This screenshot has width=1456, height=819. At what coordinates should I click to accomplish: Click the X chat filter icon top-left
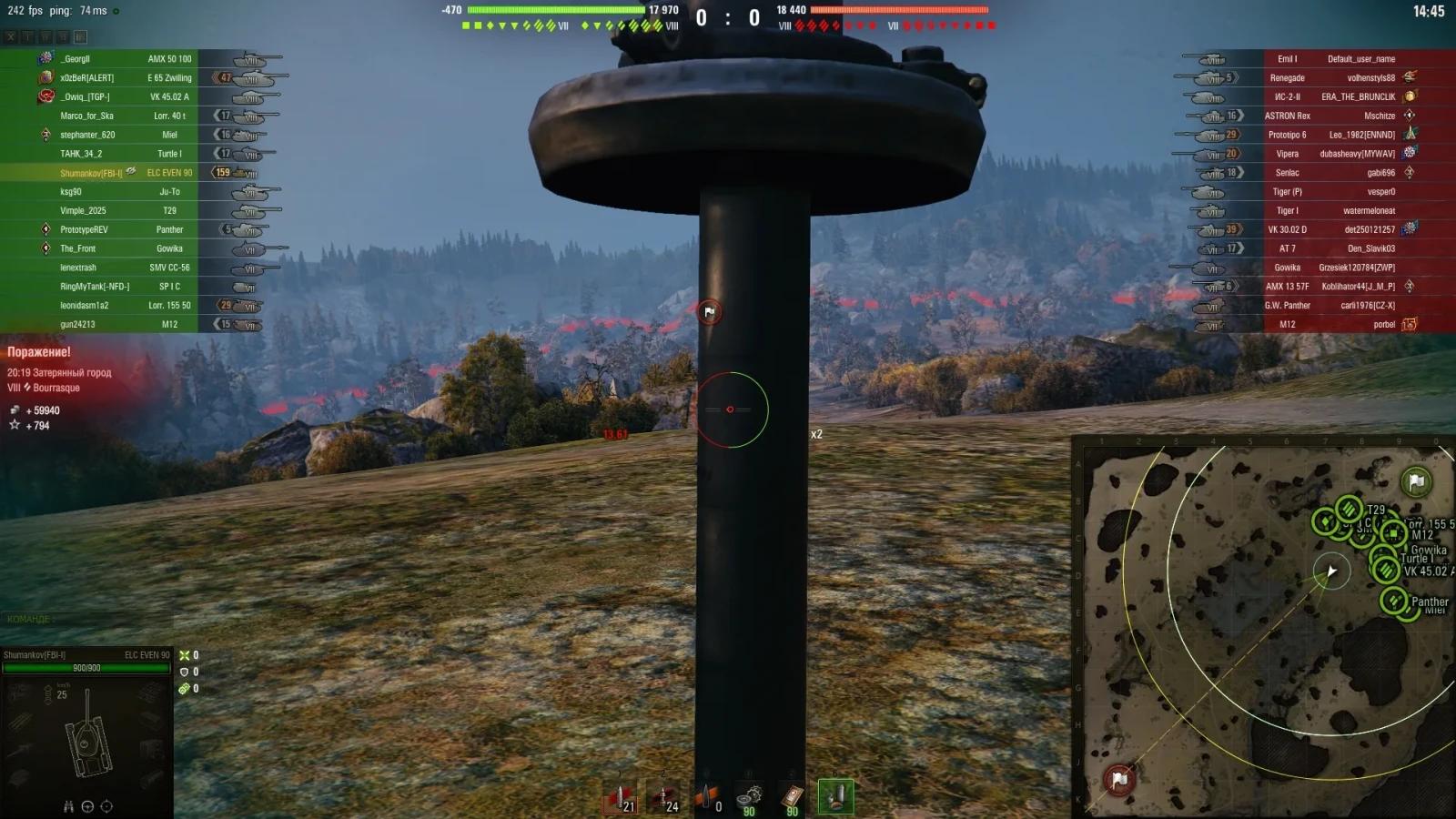[10, 36]
